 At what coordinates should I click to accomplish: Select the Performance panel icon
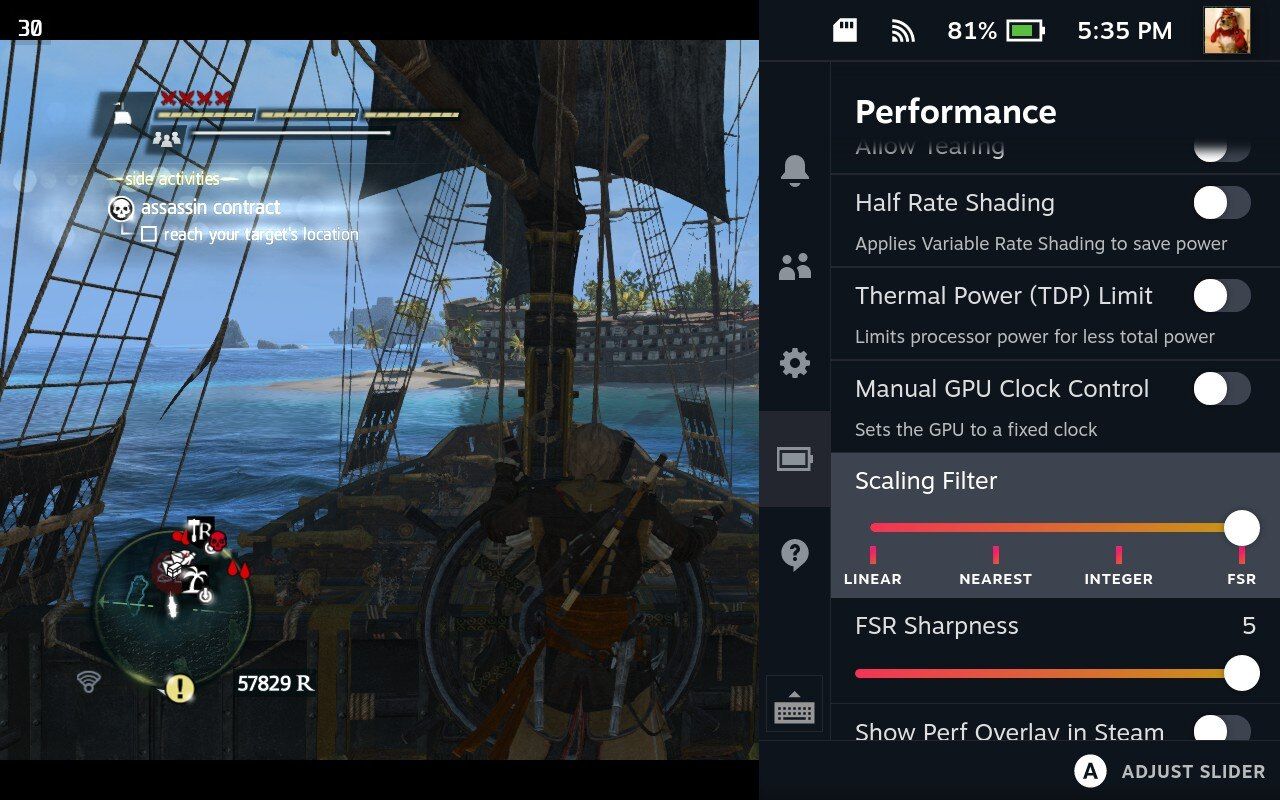[x=794, y=460]
